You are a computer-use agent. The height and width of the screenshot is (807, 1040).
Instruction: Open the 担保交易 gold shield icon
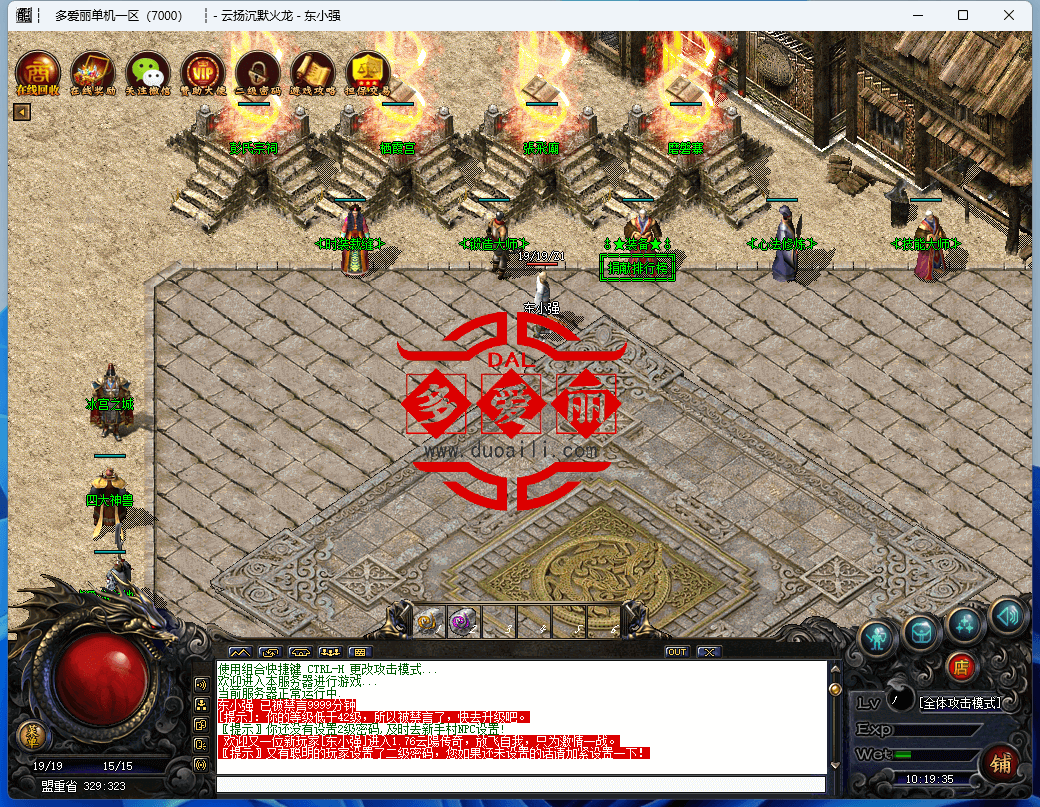pos(368,72)
